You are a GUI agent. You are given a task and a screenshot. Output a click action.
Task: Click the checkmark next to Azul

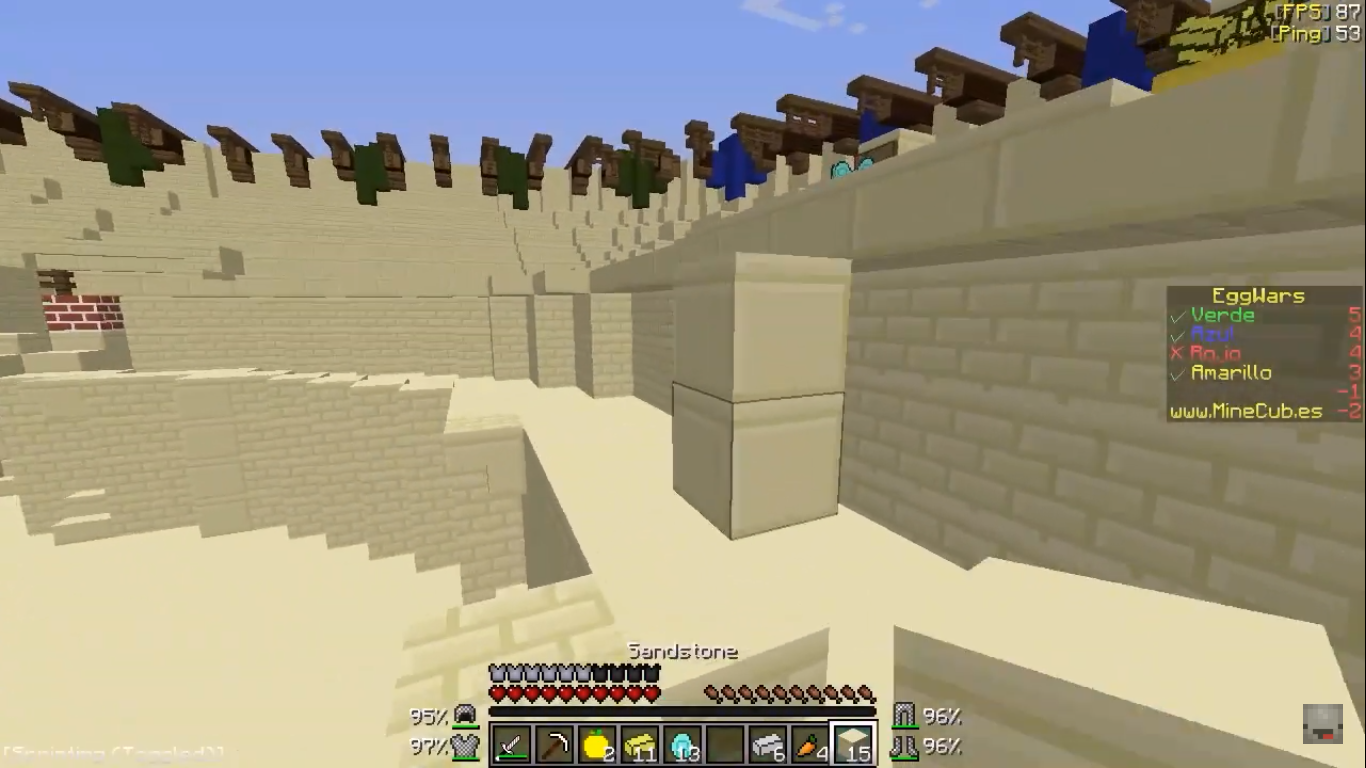(x=1177, y=334)
